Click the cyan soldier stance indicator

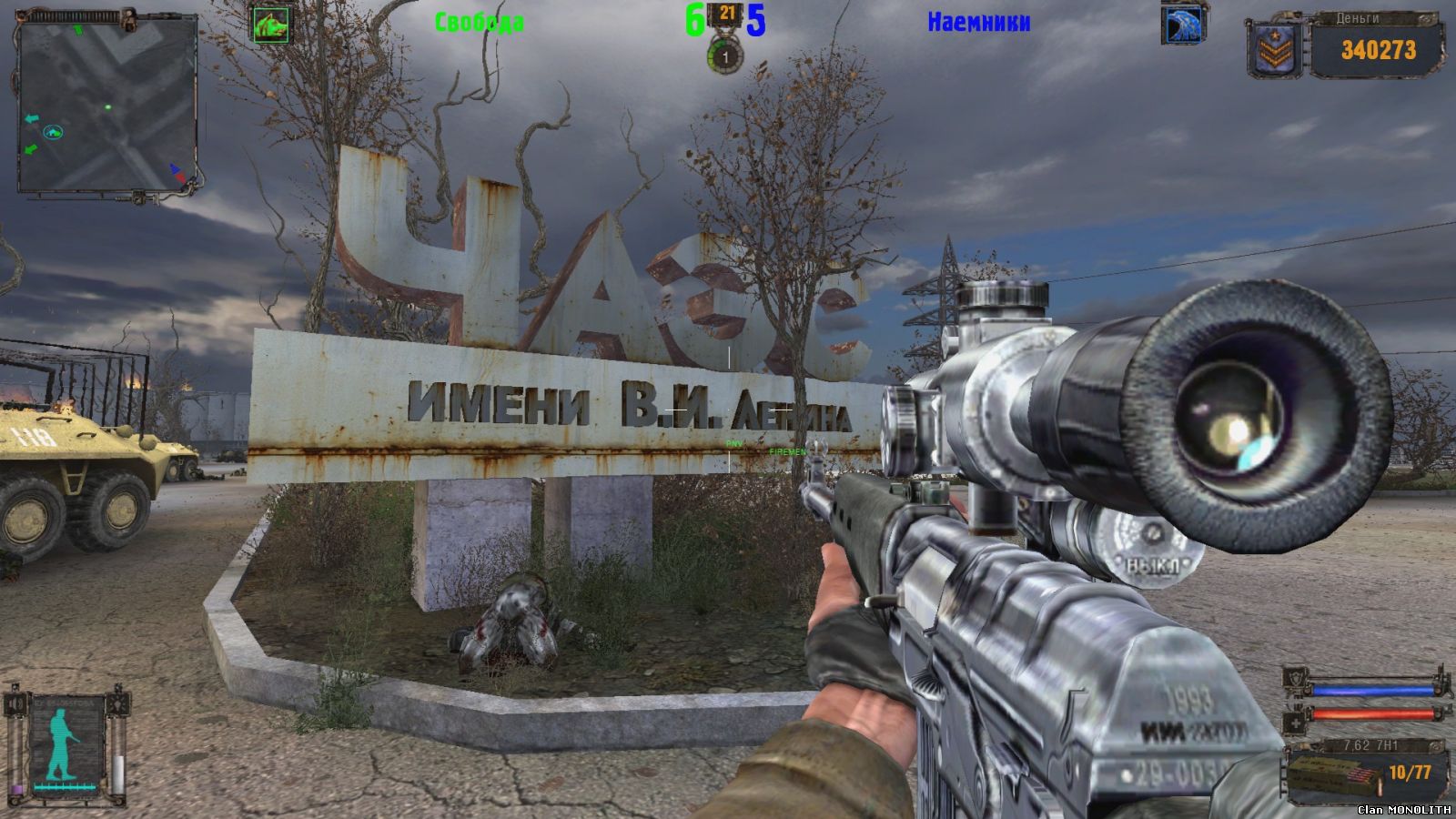point(64,742)
